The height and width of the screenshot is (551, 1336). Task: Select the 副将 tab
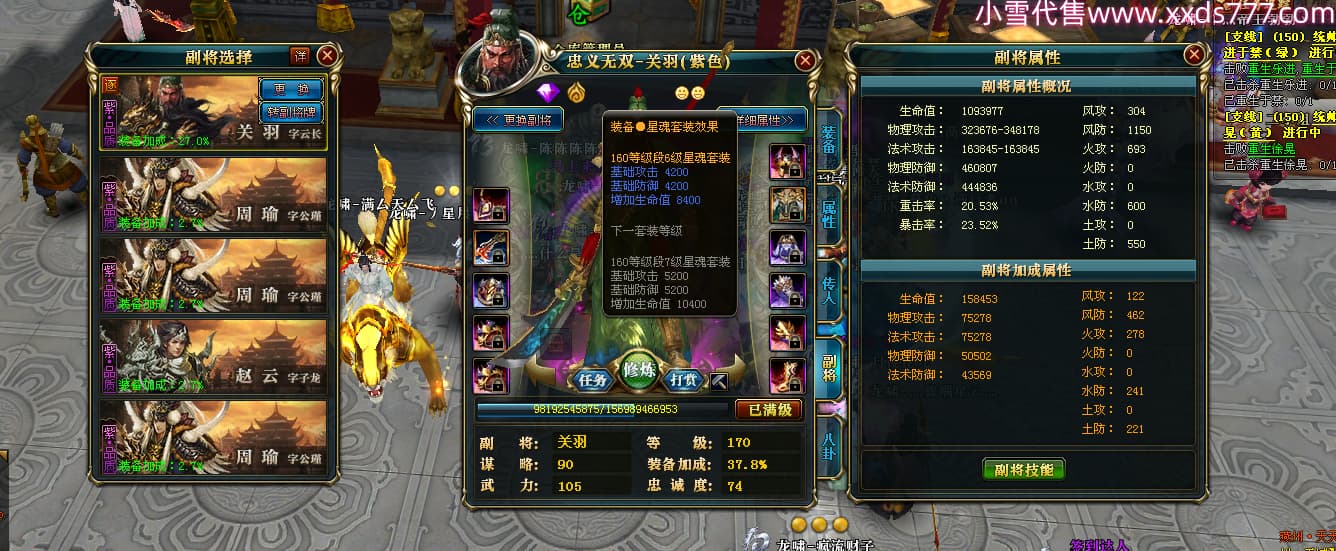click(829, 366)
